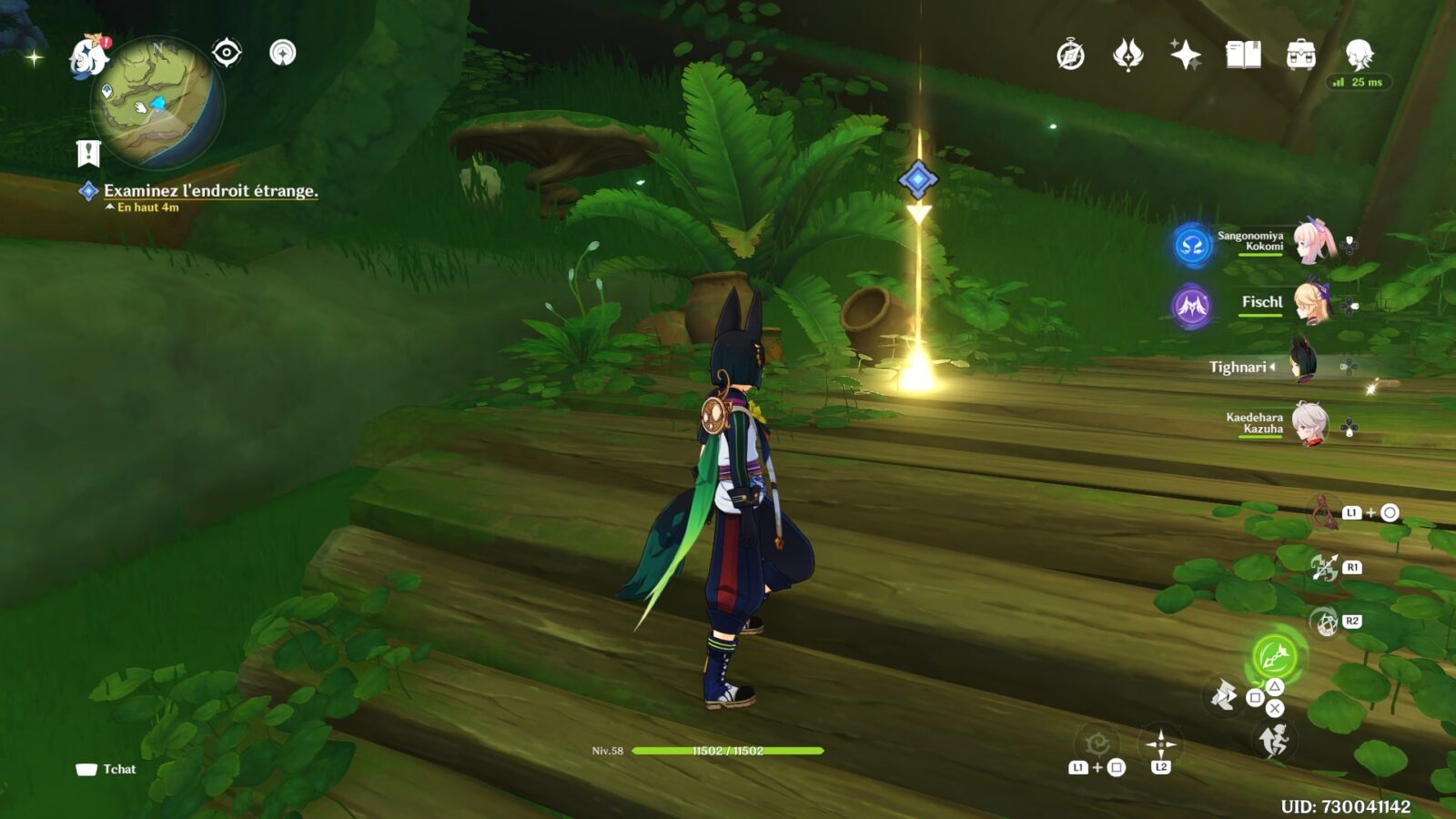Switch to Kaedehara Kazuha
Image resolution: width=1456 pixels, height=819 pixels.
[x=1310, y=424]
